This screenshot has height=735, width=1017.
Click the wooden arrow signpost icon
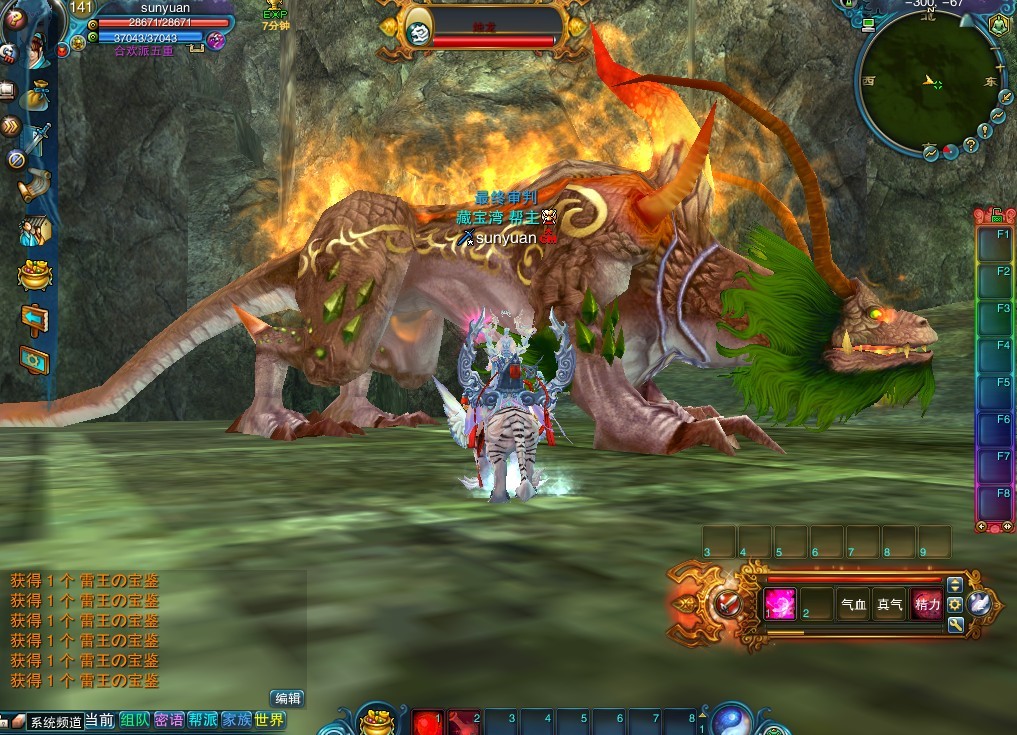point(35,319)
